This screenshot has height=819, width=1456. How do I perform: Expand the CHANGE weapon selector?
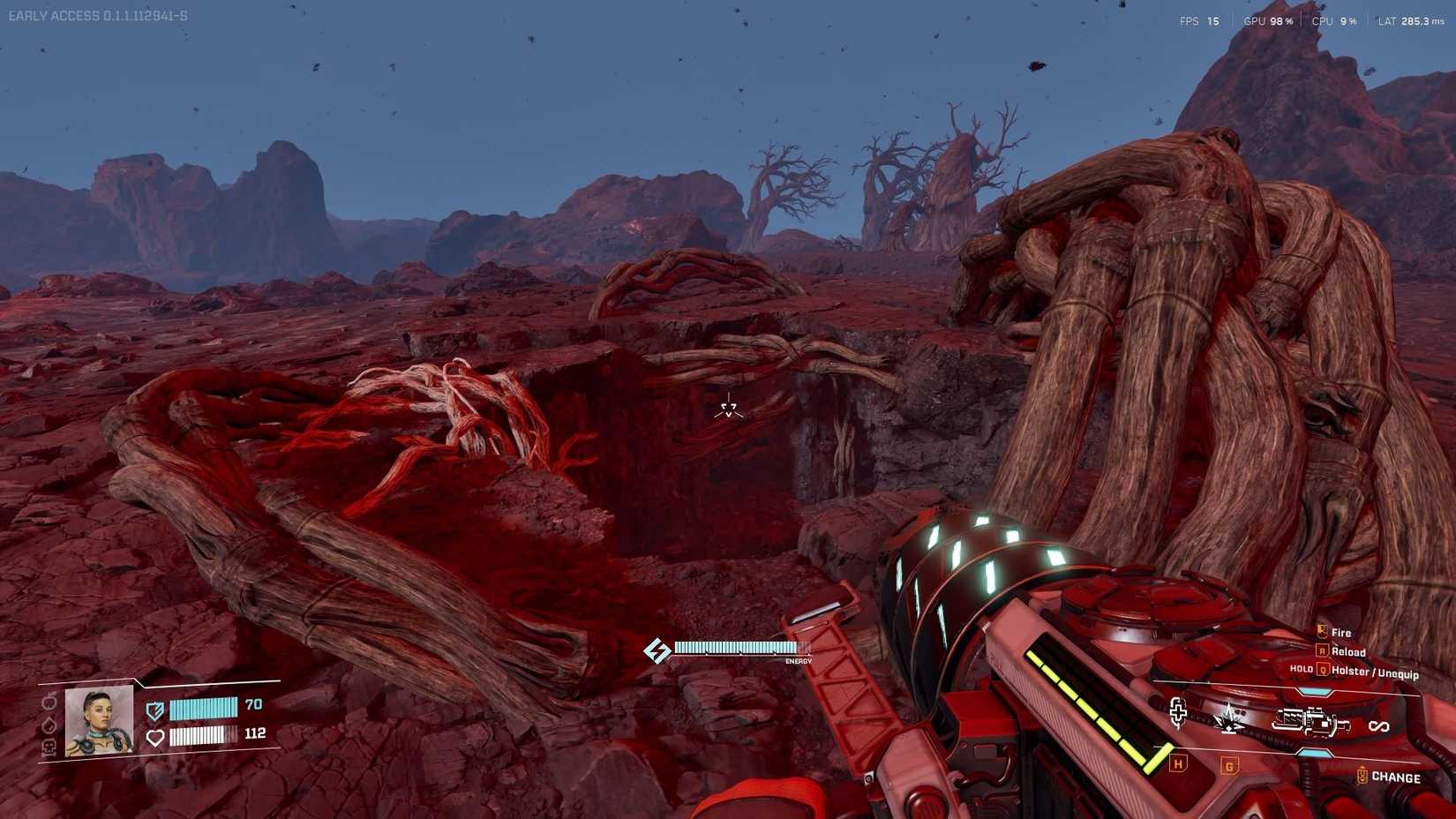(1363, 775)
